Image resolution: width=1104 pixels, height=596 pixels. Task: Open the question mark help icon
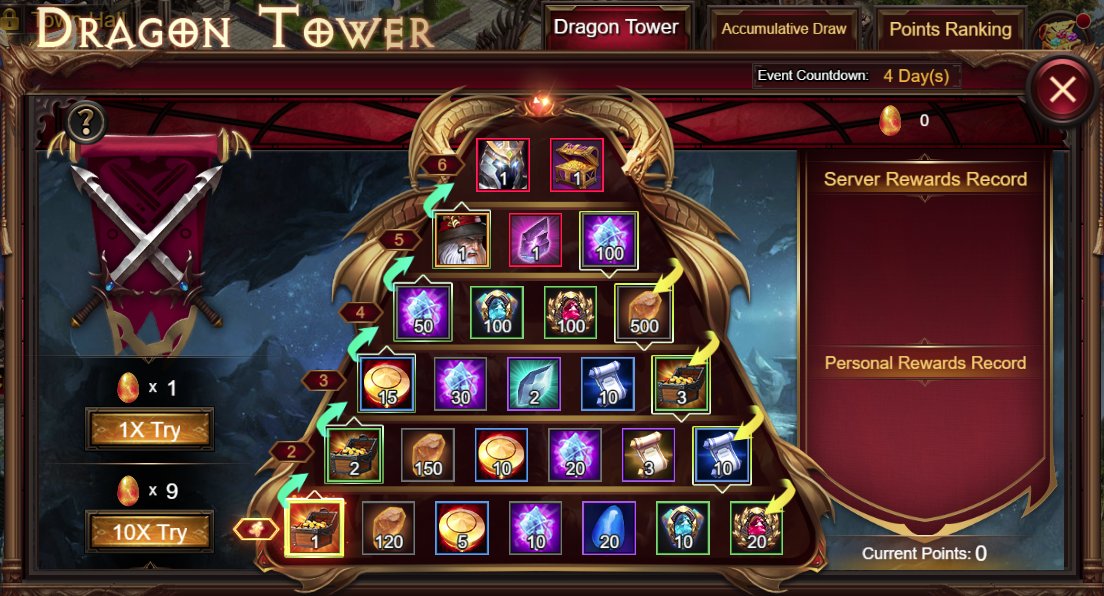click(x=87, y=122)
